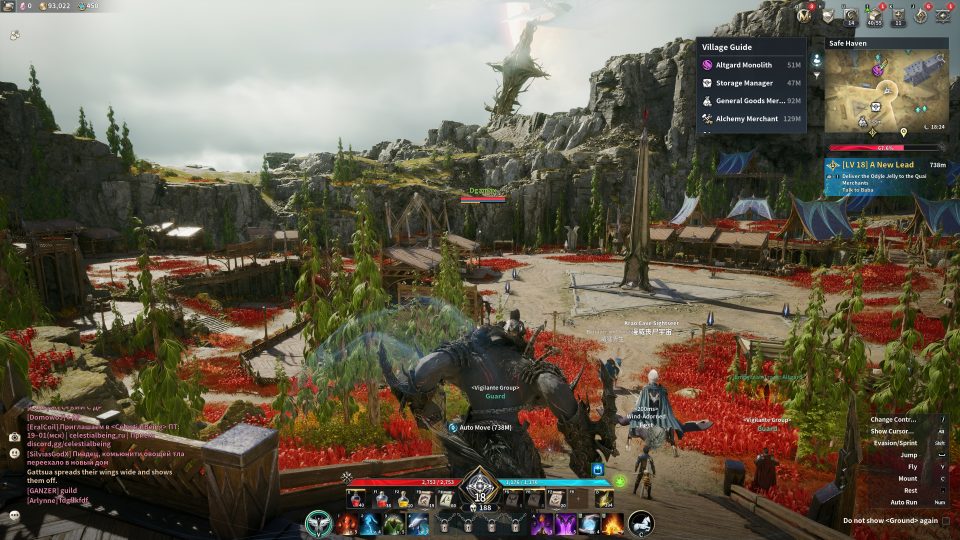Open the inventory bag showing 40/55
Image resolution: width=960 pixels, height=540 pixels.
(875, 15)
